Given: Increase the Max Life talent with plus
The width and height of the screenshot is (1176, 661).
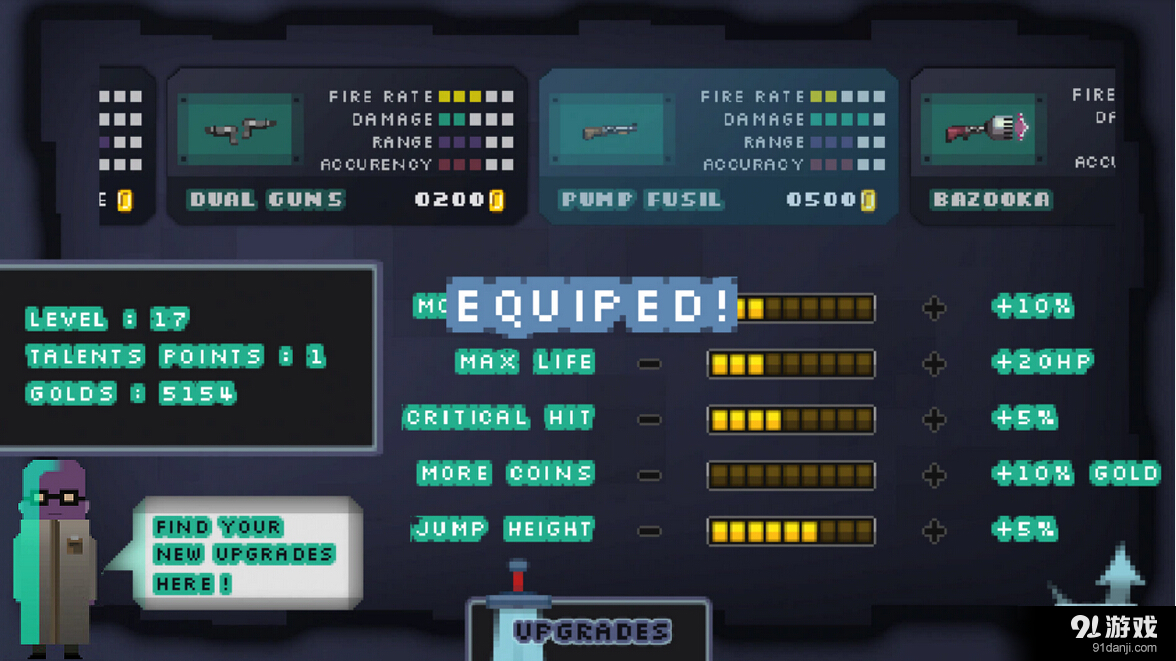Looking at the screenshot, I should tap(934, 363).
